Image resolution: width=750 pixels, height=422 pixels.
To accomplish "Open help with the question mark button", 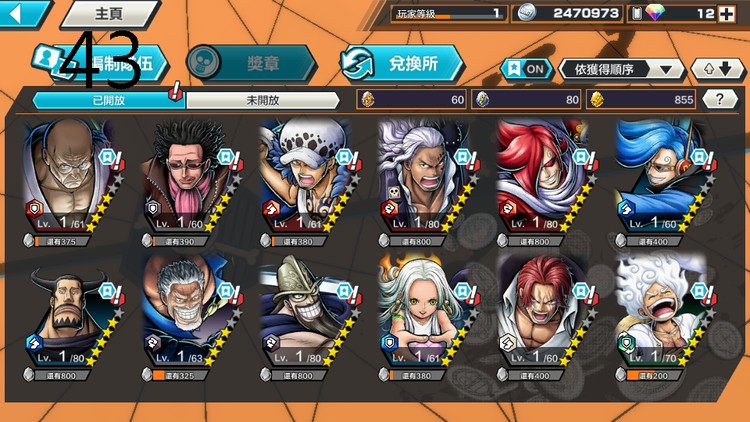I will 720,99.
